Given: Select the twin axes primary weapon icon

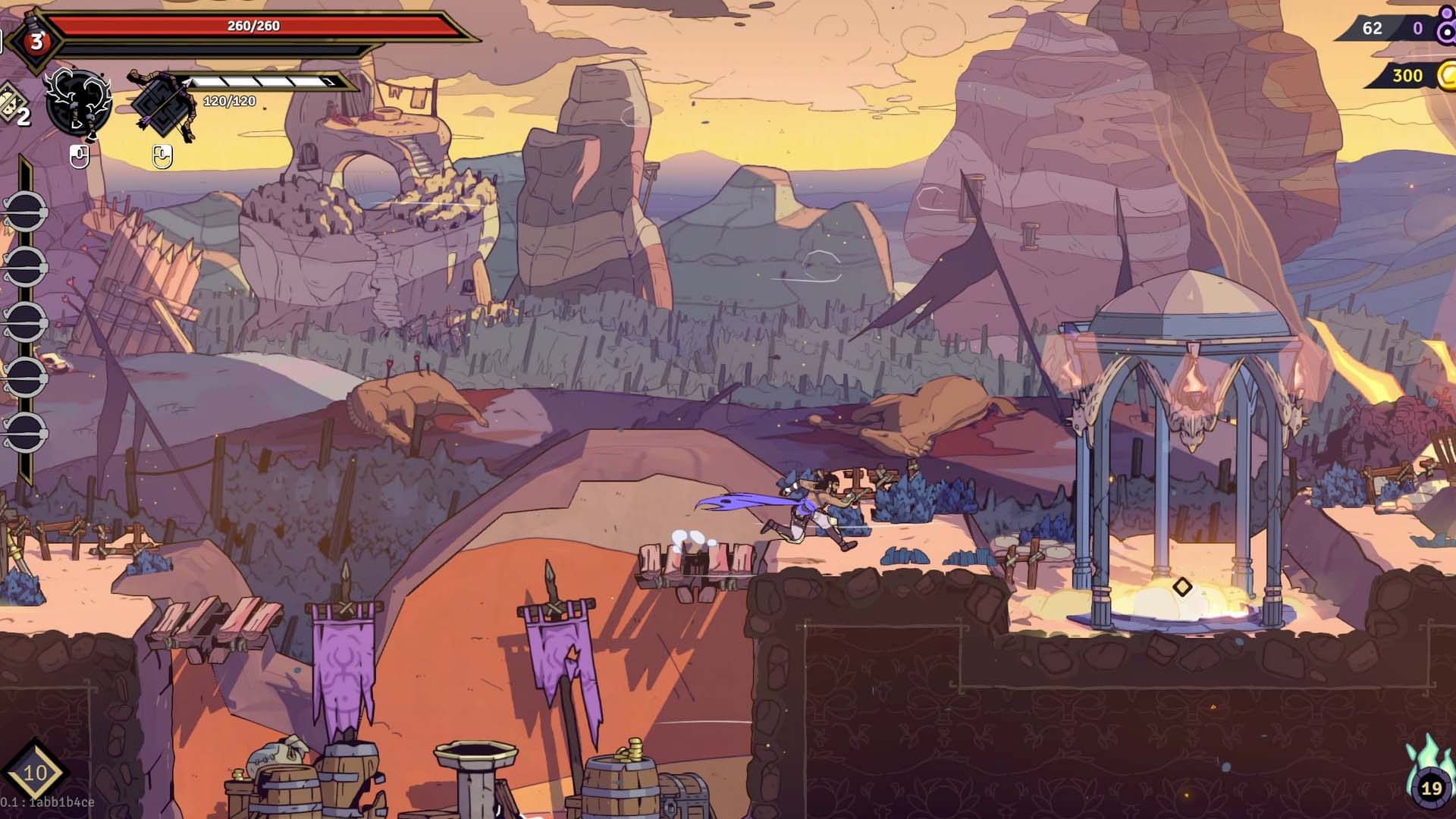Looking at the screenshot, I should point(78,104).
